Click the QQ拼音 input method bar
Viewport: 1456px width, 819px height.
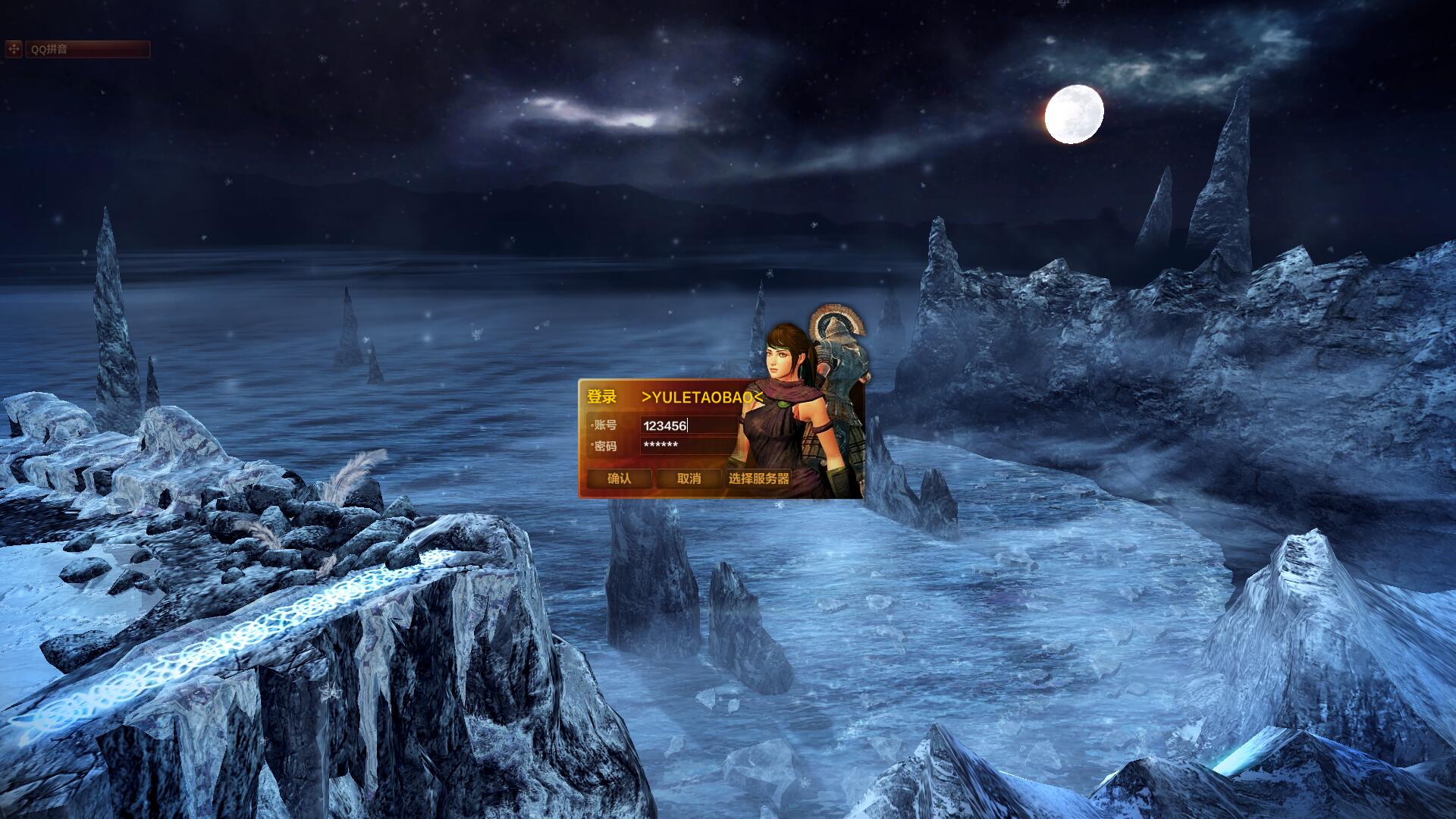(87, 49)
